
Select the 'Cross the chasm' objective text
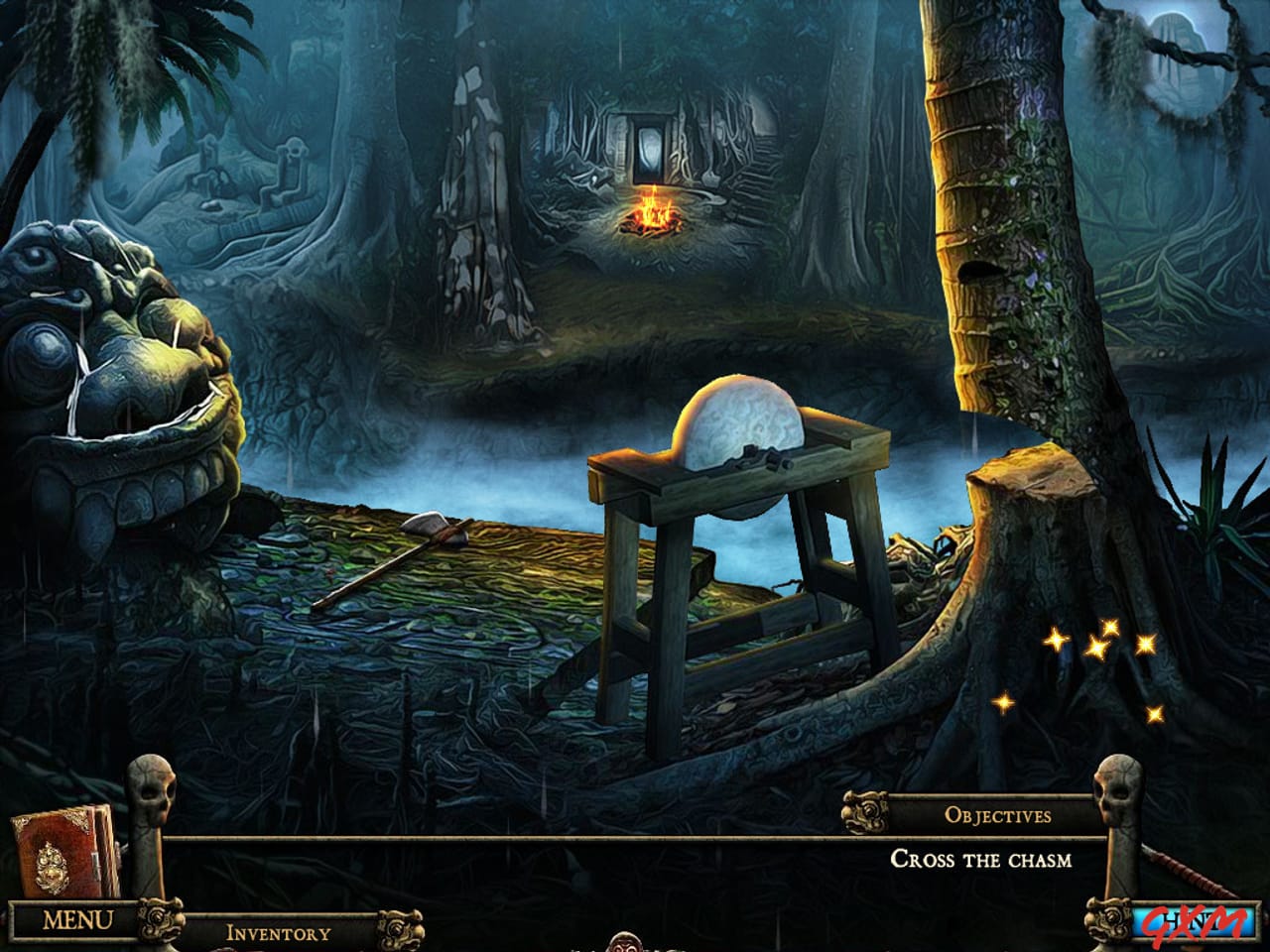(x=982, y=861)
